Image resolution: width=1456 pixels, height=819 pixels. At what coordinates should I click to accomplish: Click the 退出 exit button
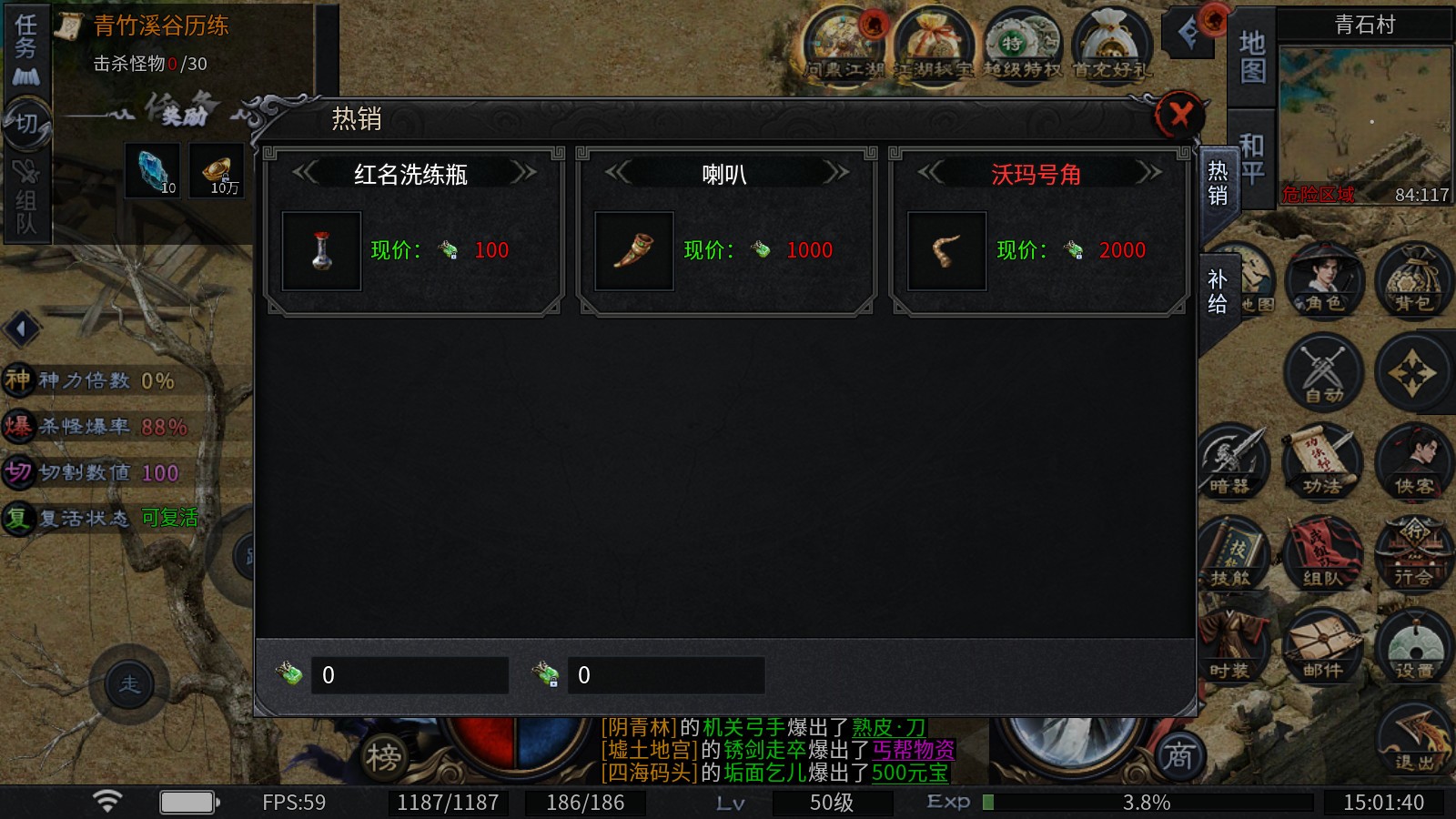(x=1413, y=739)
